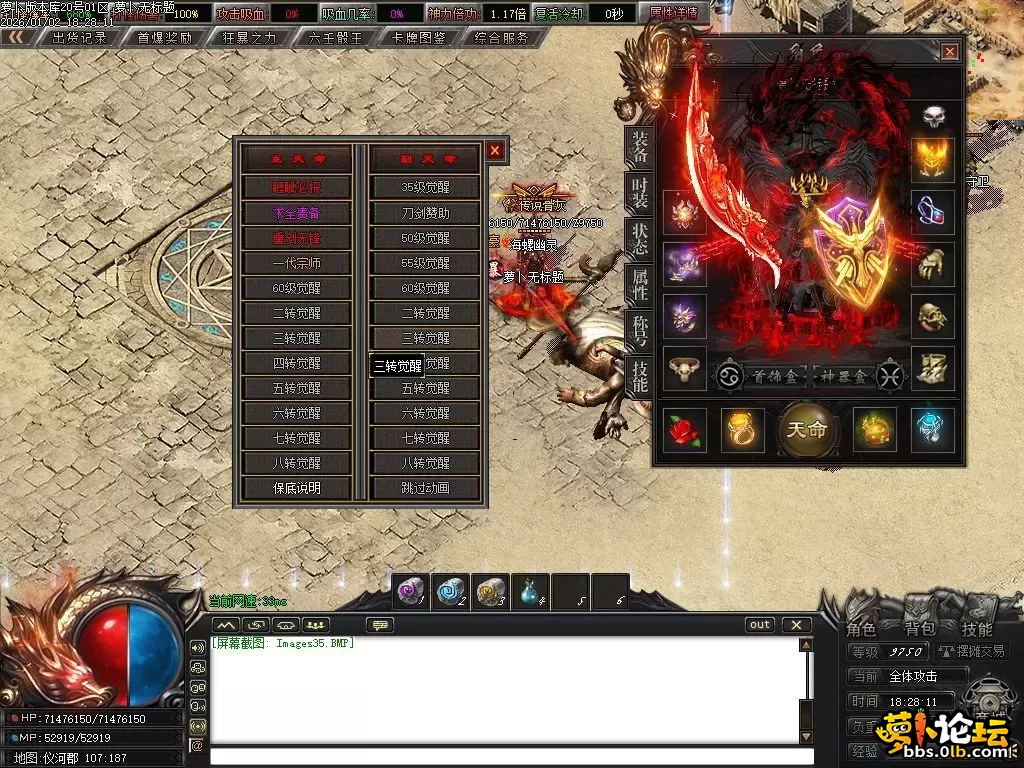The width and height of the screenshot is (1024, 768).
Task: Open the 卡牌图鉴 card collection
Action: tap(419, 38)
